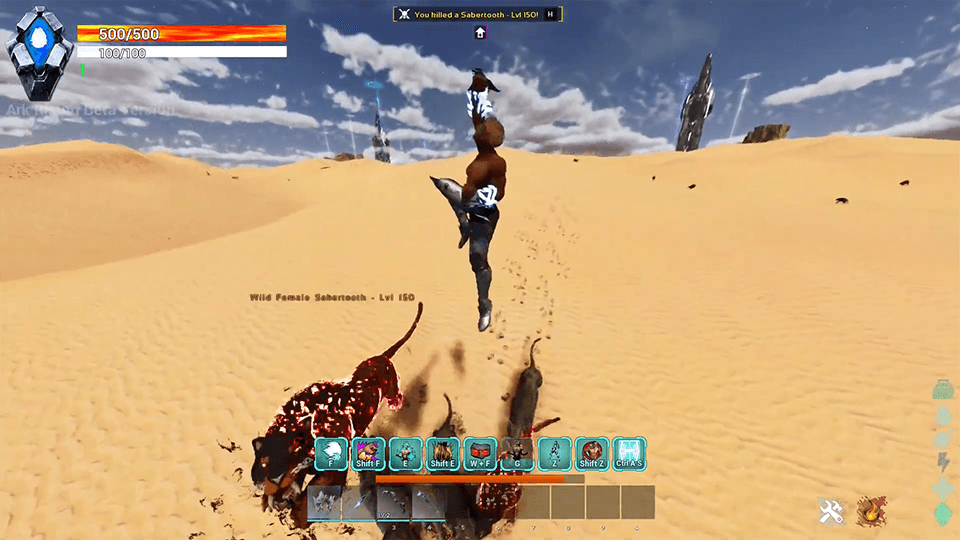Viewport: 960px width, 540px height.
Task: Trigger the E ability with the flexing figure
Action: (406, 454)
